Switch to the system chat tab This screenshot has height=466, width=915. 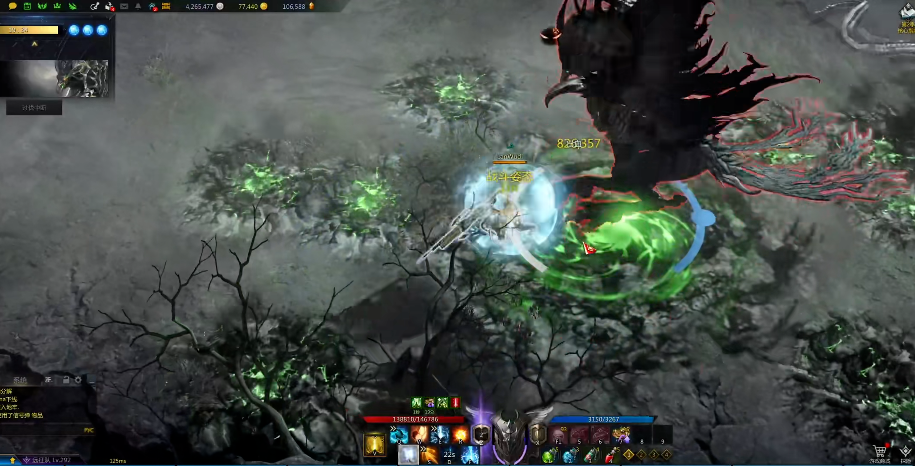(19, 380)
